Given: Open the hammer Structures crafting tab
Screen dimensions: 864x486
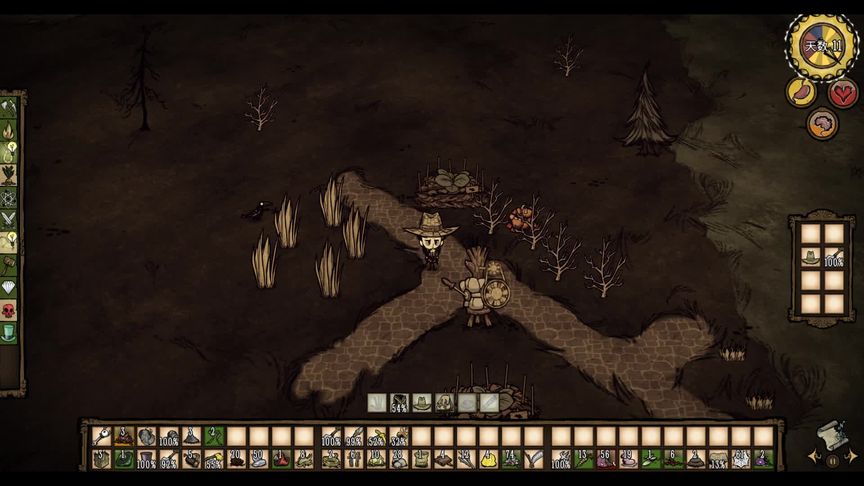Looking at the screenshot, I should (9, 262).
